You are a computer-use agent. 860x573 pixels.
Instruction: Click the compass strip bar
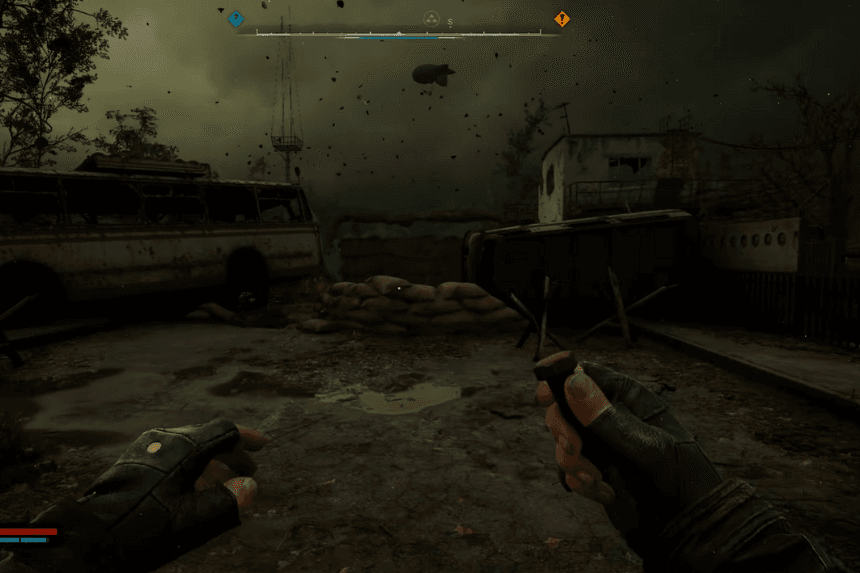(400, 33)
